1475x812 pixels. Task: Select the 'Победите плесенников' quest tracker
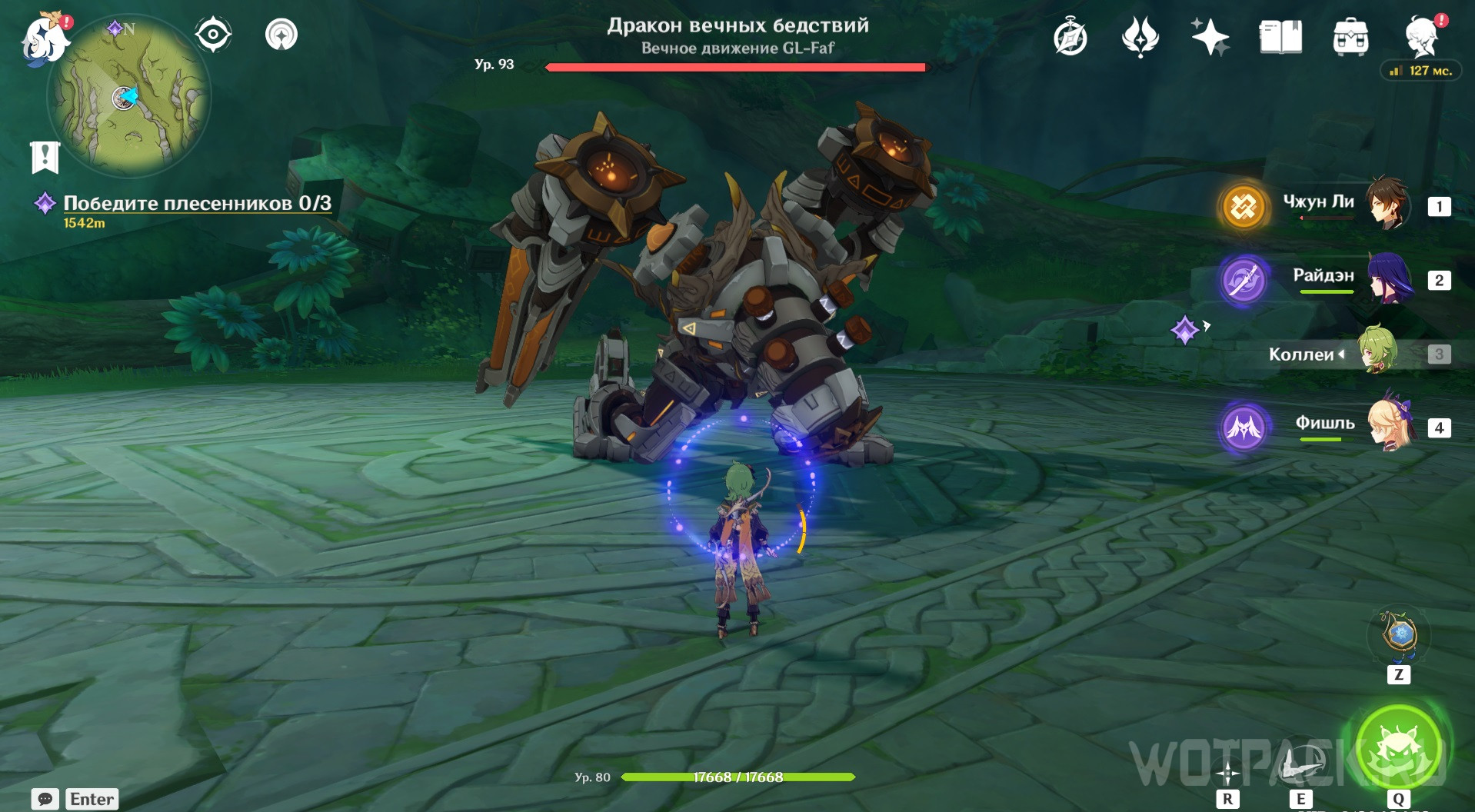click(x=196, y=203)
